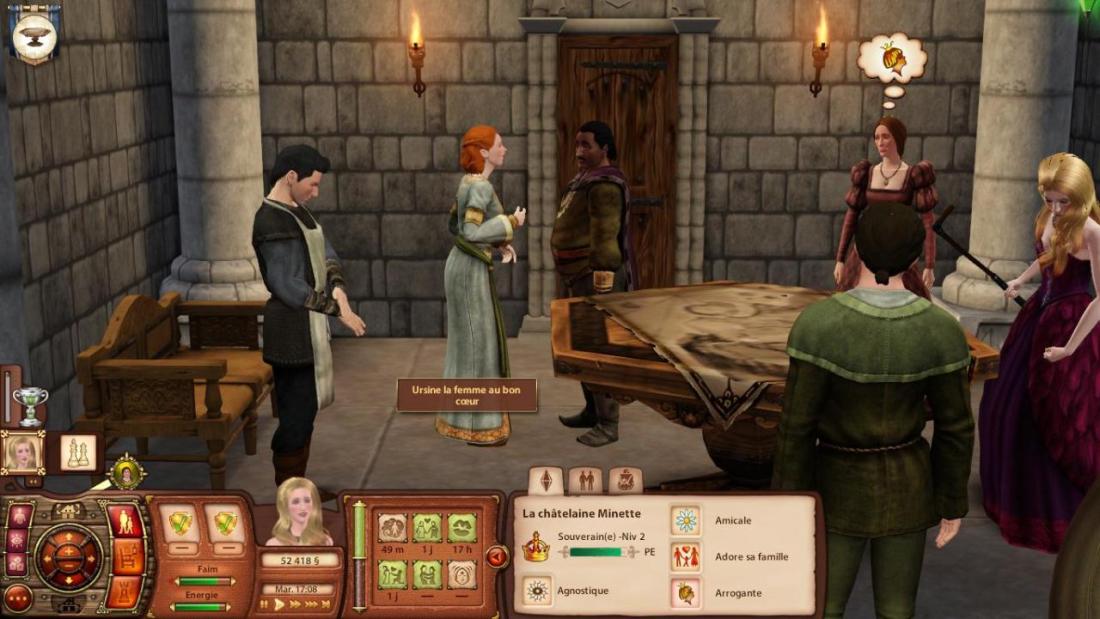
Task: Switch to the coat of arms tab
Action: 625,481
